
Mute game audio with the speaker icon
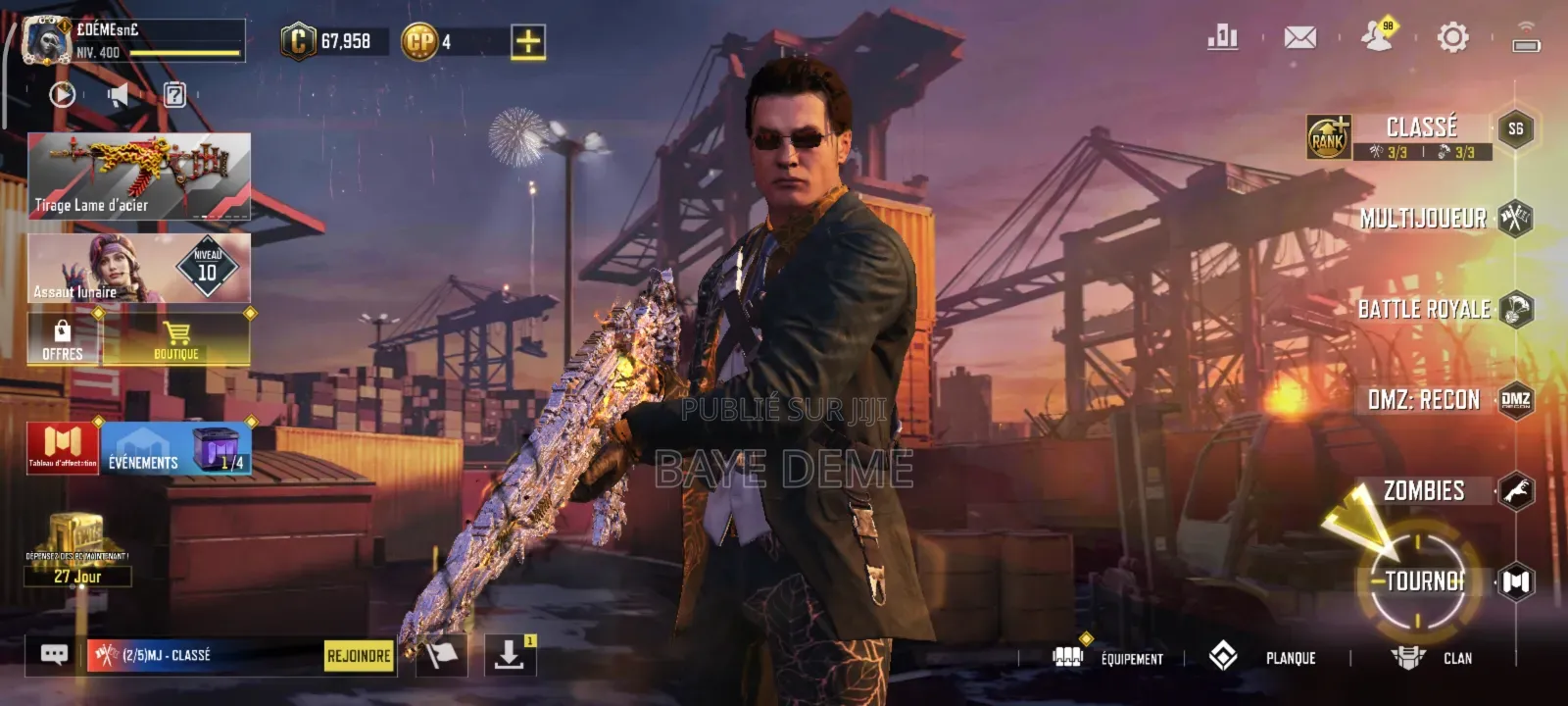[x=117, y=94]
